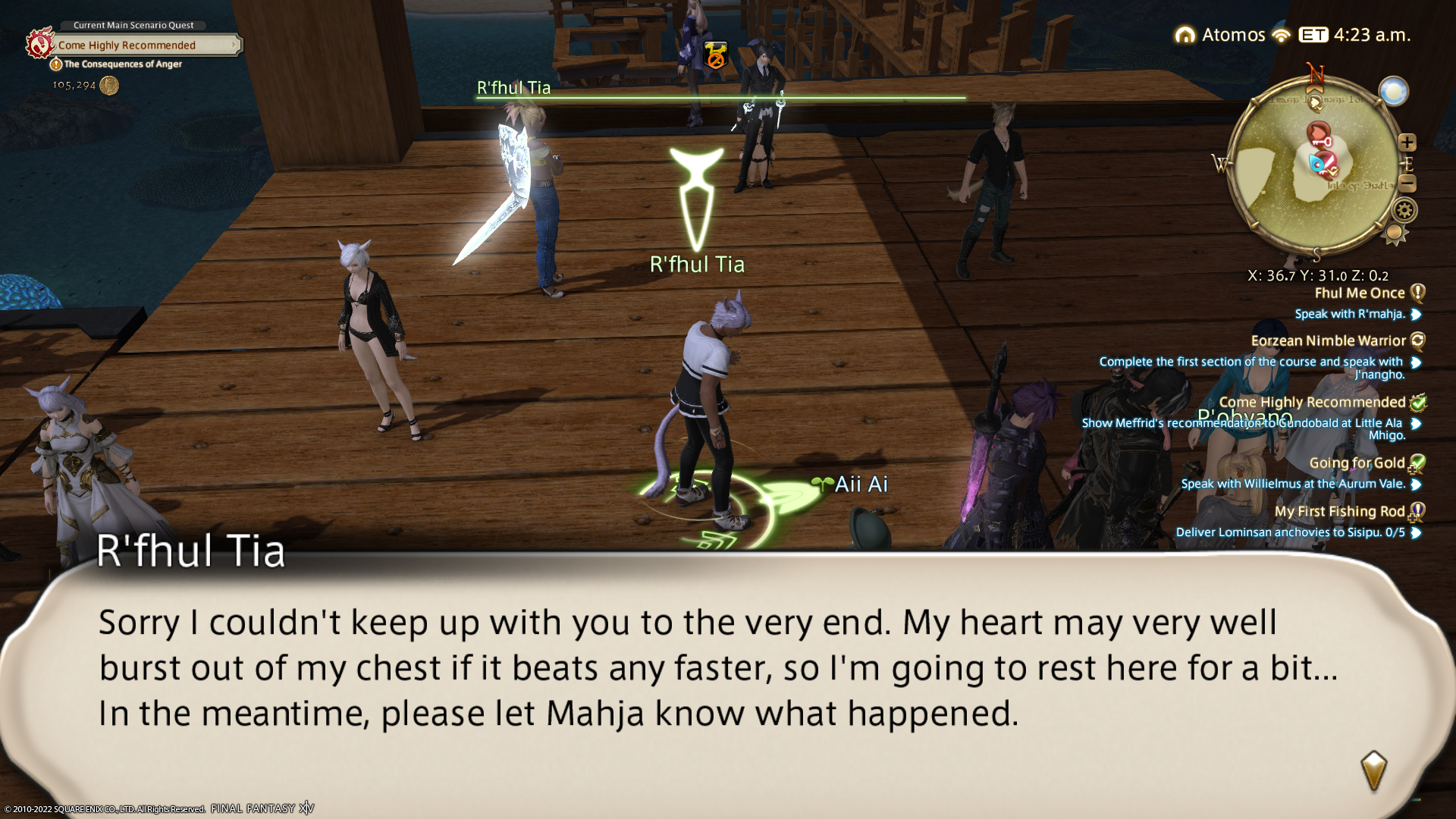Click the red quest marker on the minimap
1456x819 pixels.
pyautogui.click(x=1319, y=135)
